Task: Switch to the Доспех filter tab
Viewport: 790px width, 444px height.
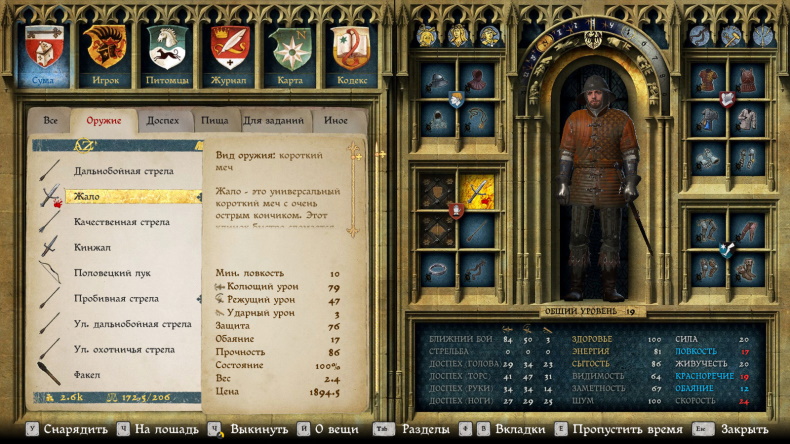Action: point(162,121)
